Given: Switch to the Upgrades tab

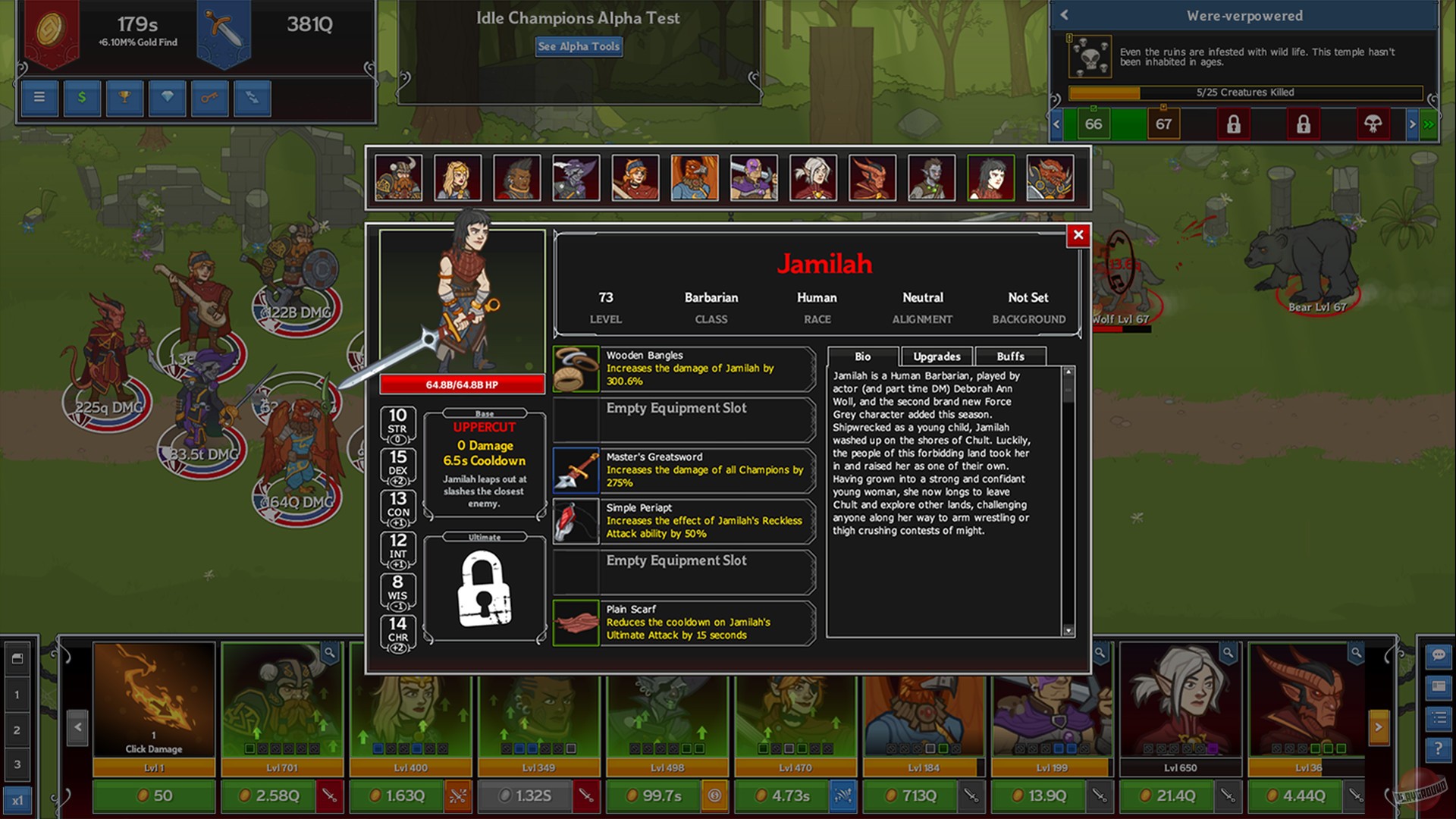Looking at the screenshot, I should 937,356.
